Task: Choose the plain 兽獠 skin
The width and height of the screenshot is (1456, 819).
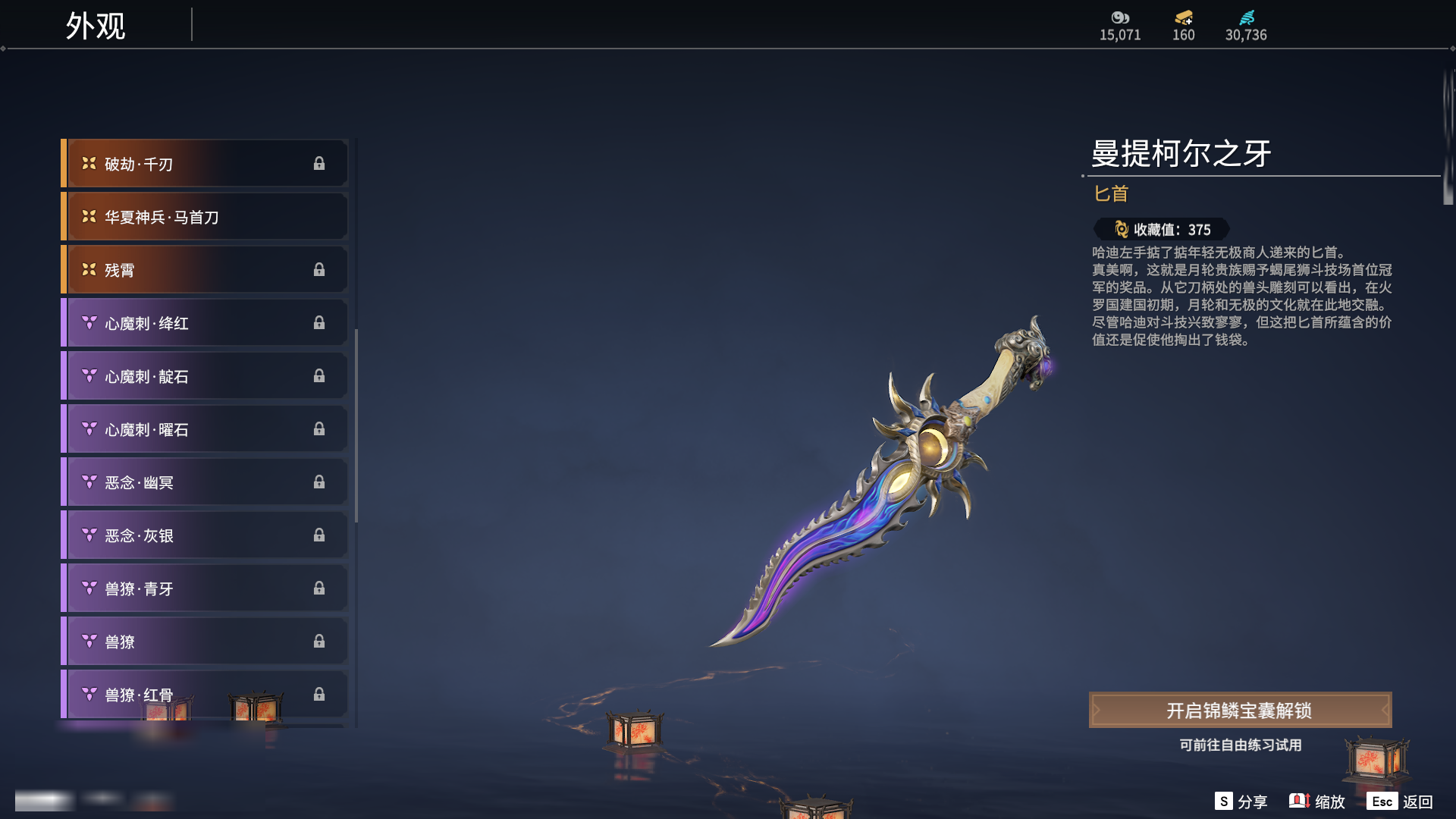Action: 206,642
